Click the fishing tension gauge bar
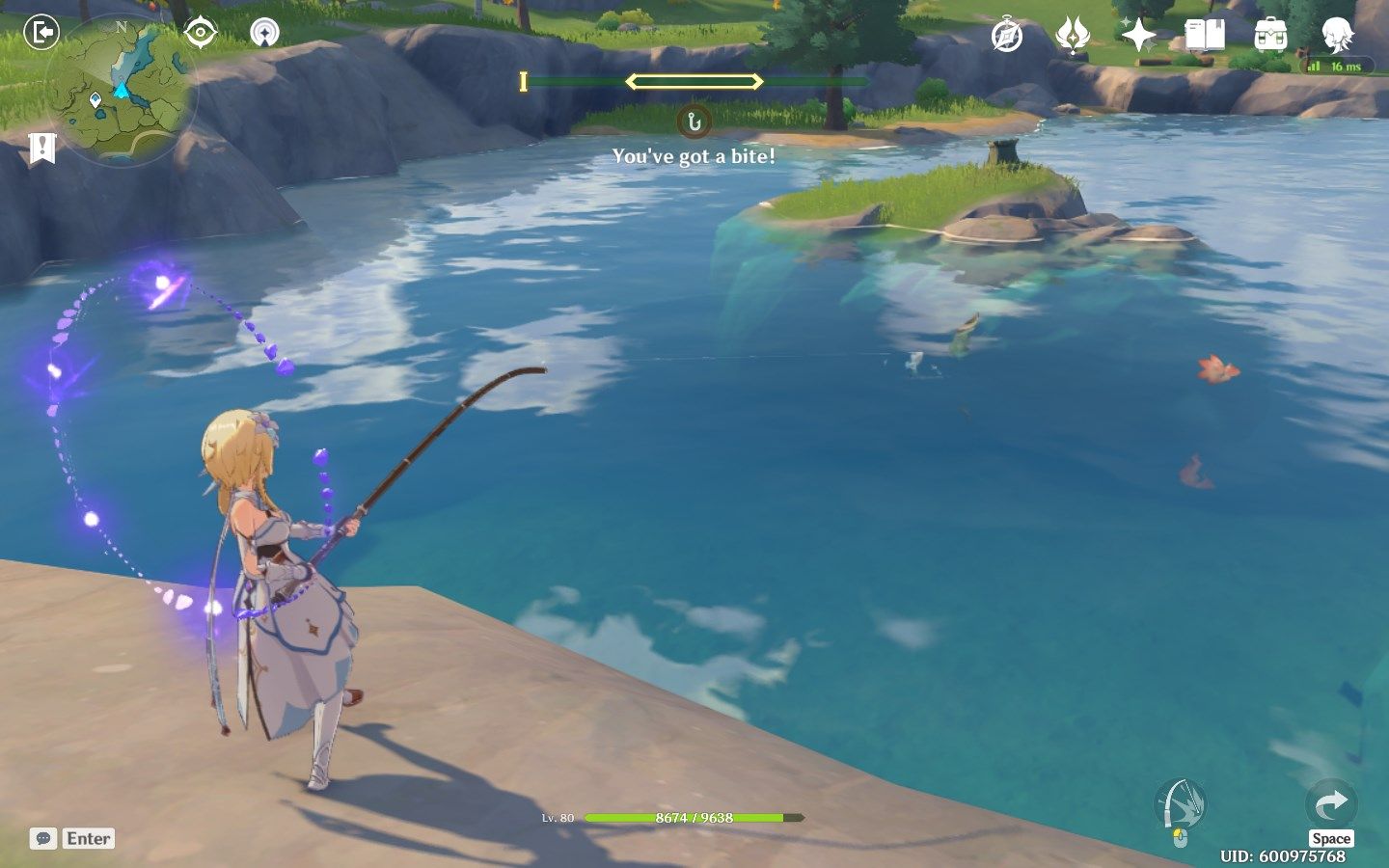This screenshot has width=1389, height=868. click(696, 81)
